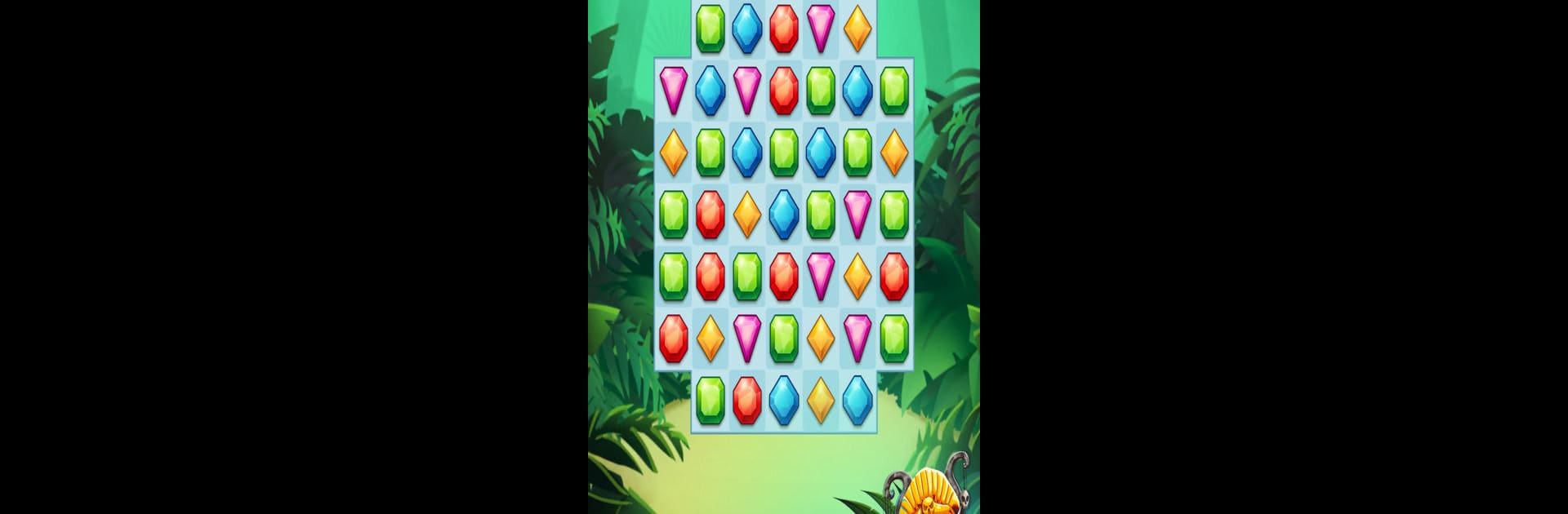Viewport: 1568px width, 514px height.
Task: Select the red gem in the sixth row
Action: (673, 338)
